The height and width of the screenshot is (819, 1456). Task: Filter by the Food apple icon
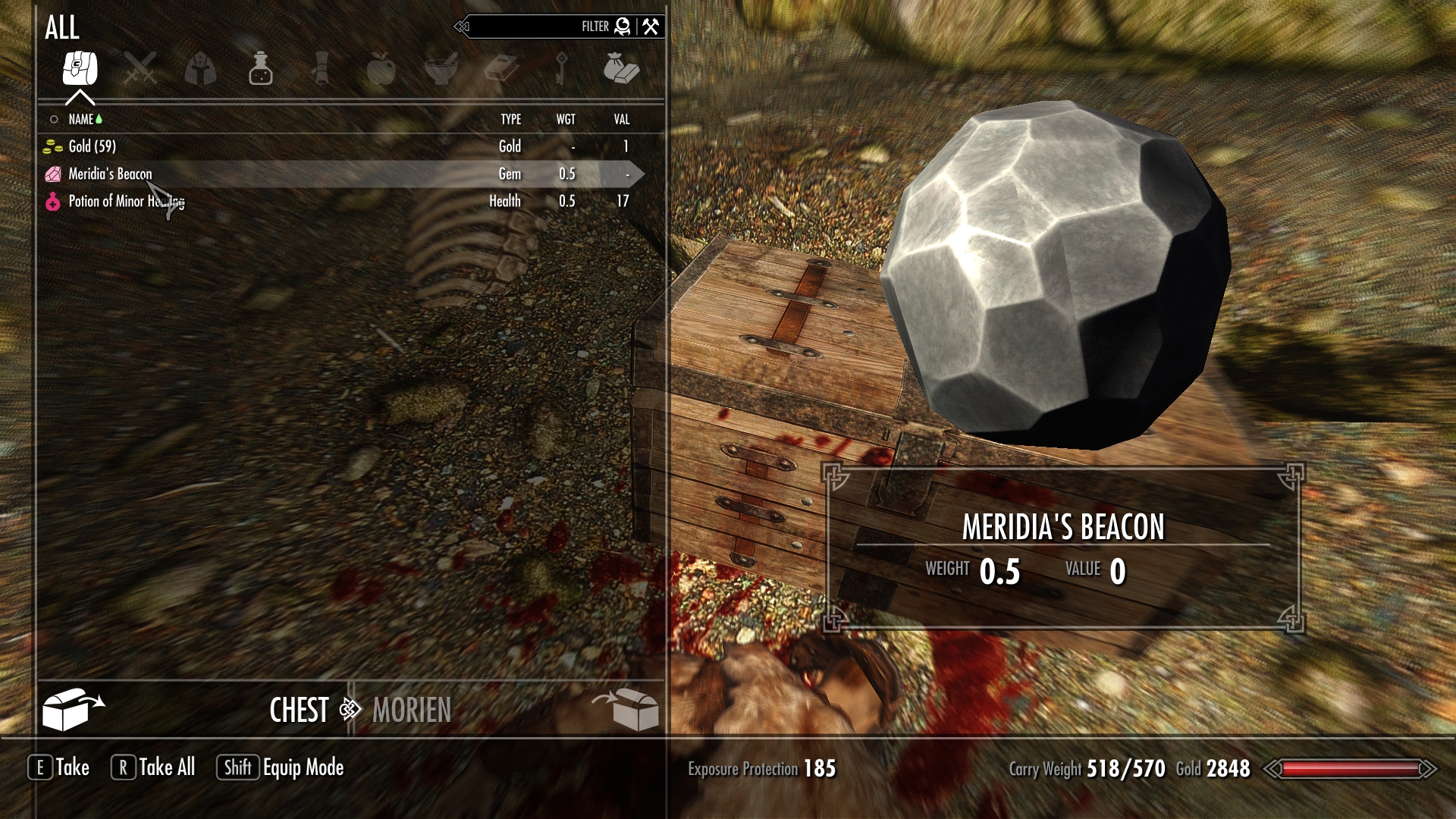click(x=381, y=69)
